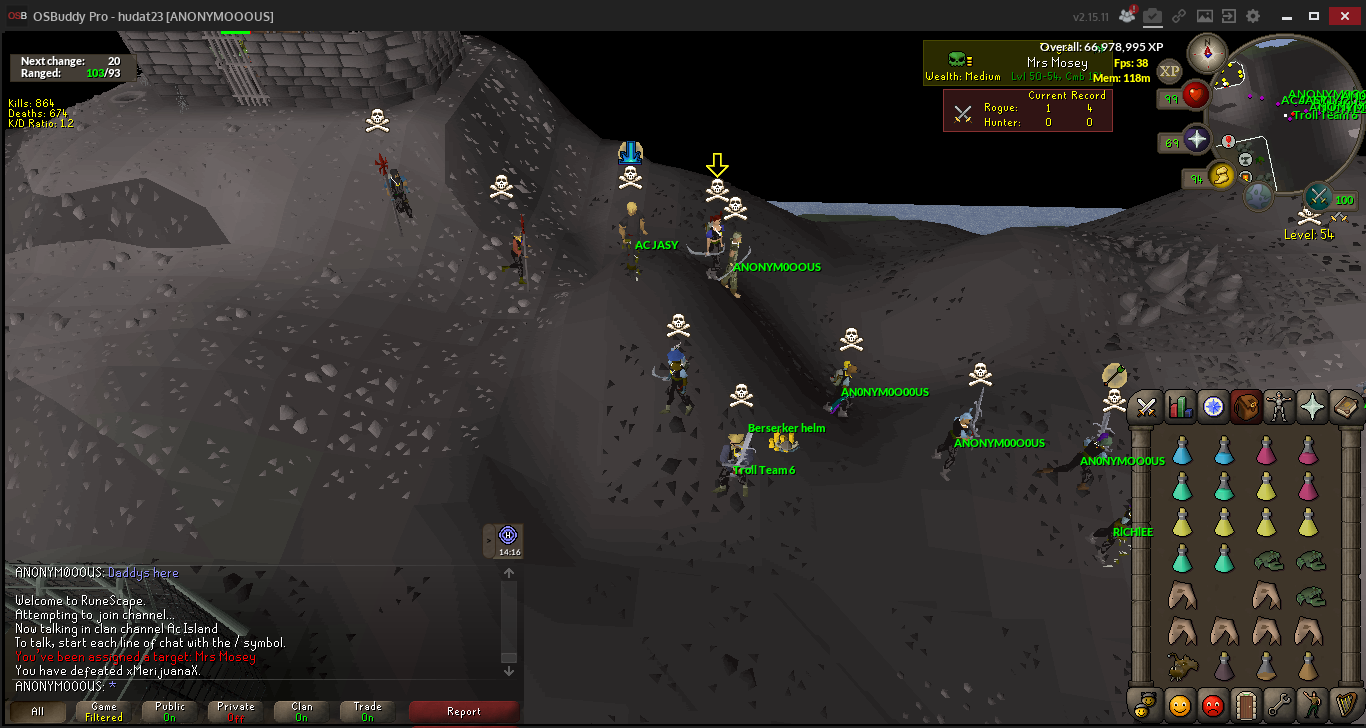Click the compass to face north
This screenshot has height=728, width=1366.
pyautogui.click(x=1207, y=52)
